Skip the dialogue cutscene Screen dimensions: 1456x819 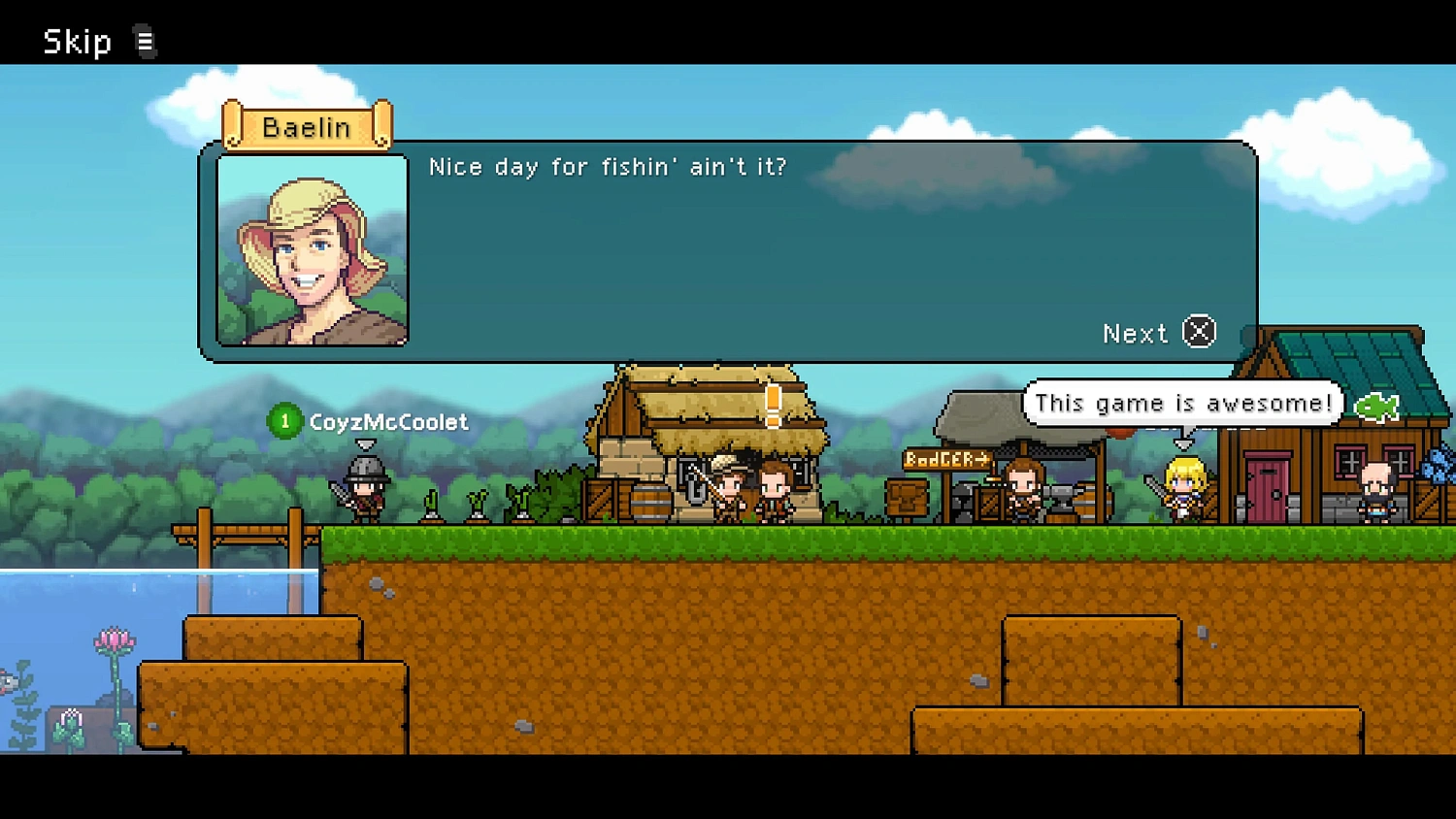[79, 42]
